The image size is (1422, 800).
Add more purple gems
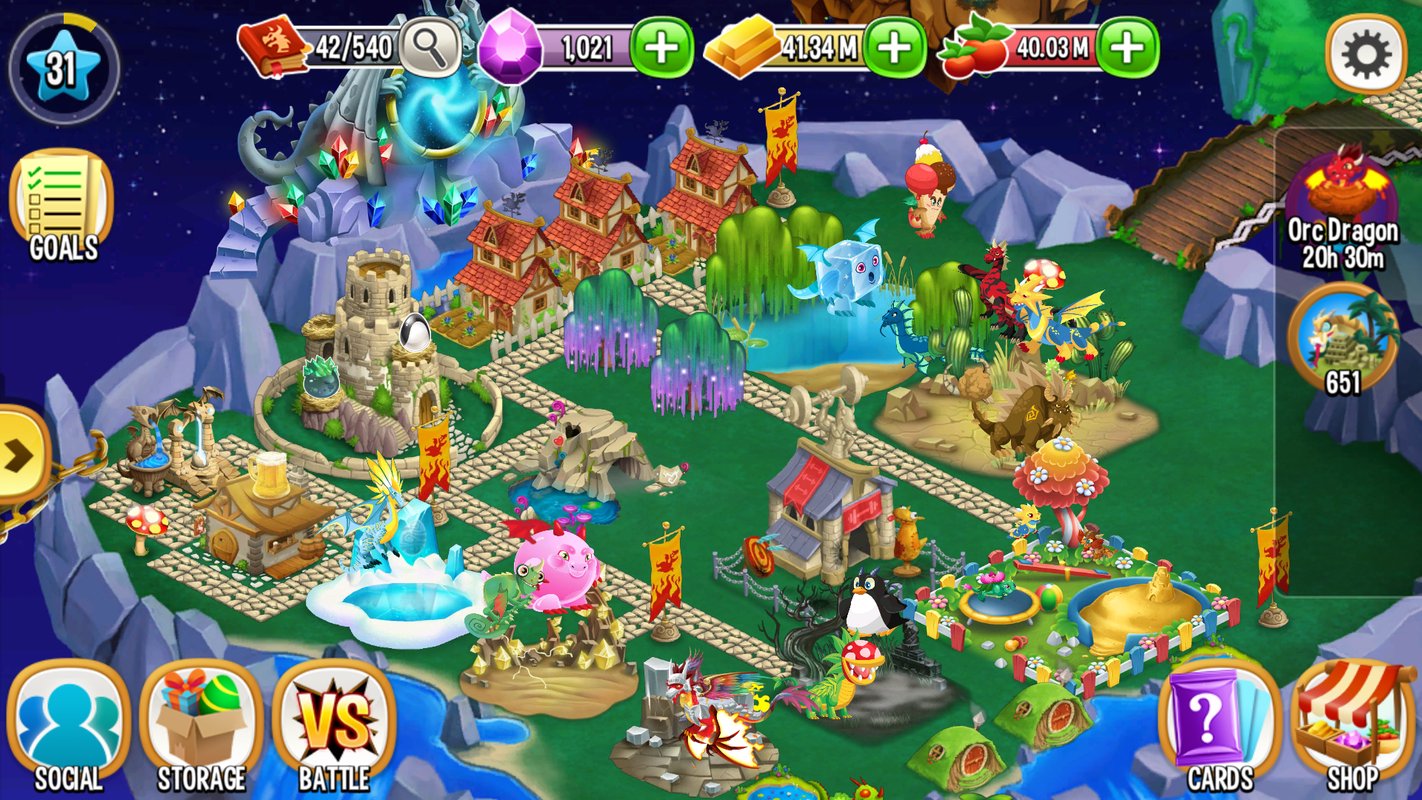pyautogui.click(x=661, y=47)
